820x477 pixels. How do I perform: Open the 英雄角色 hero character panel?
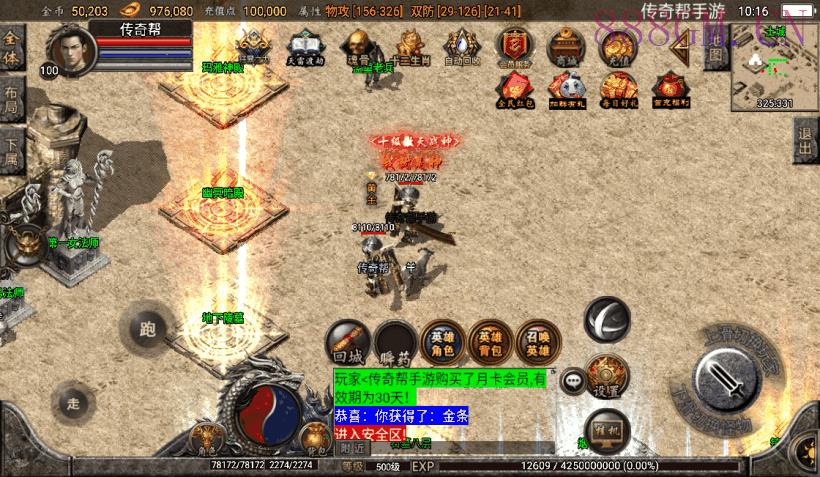point(441,342)
